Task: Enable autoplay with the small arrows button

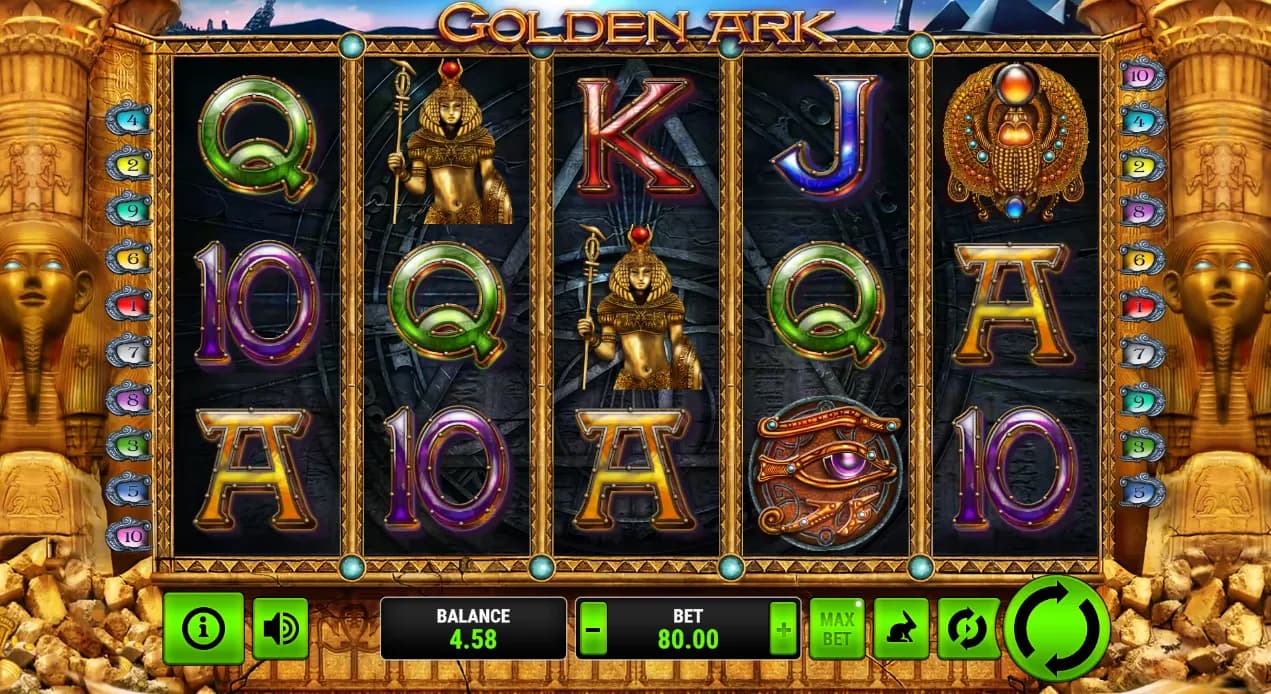Action: click(967, 628)
